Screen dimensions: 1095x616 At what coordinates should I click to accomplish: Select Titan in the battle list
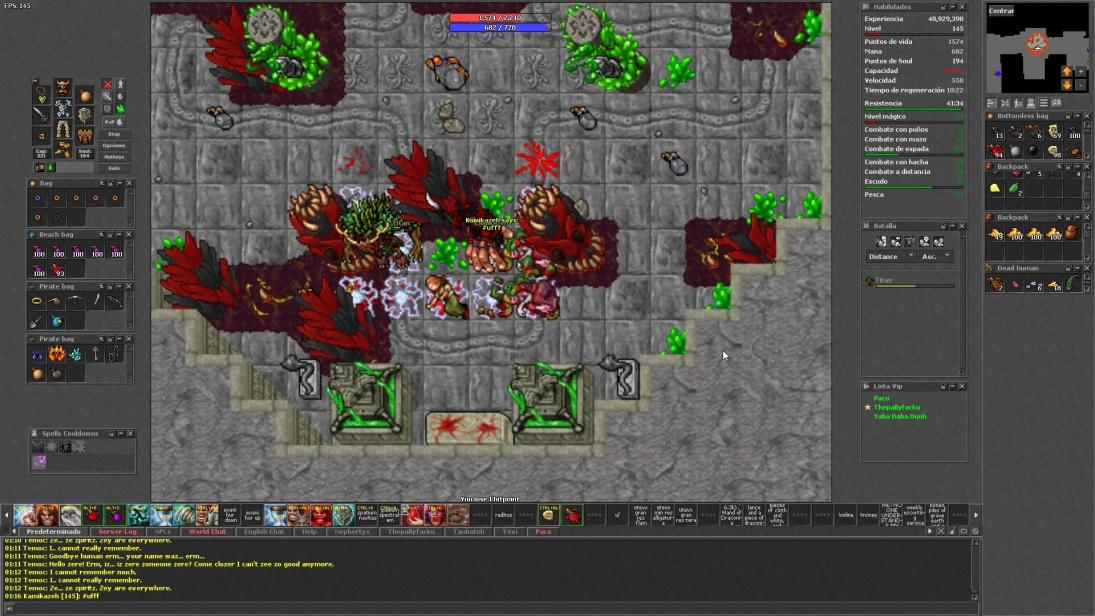pyautogui.click(x=884, y=281)
